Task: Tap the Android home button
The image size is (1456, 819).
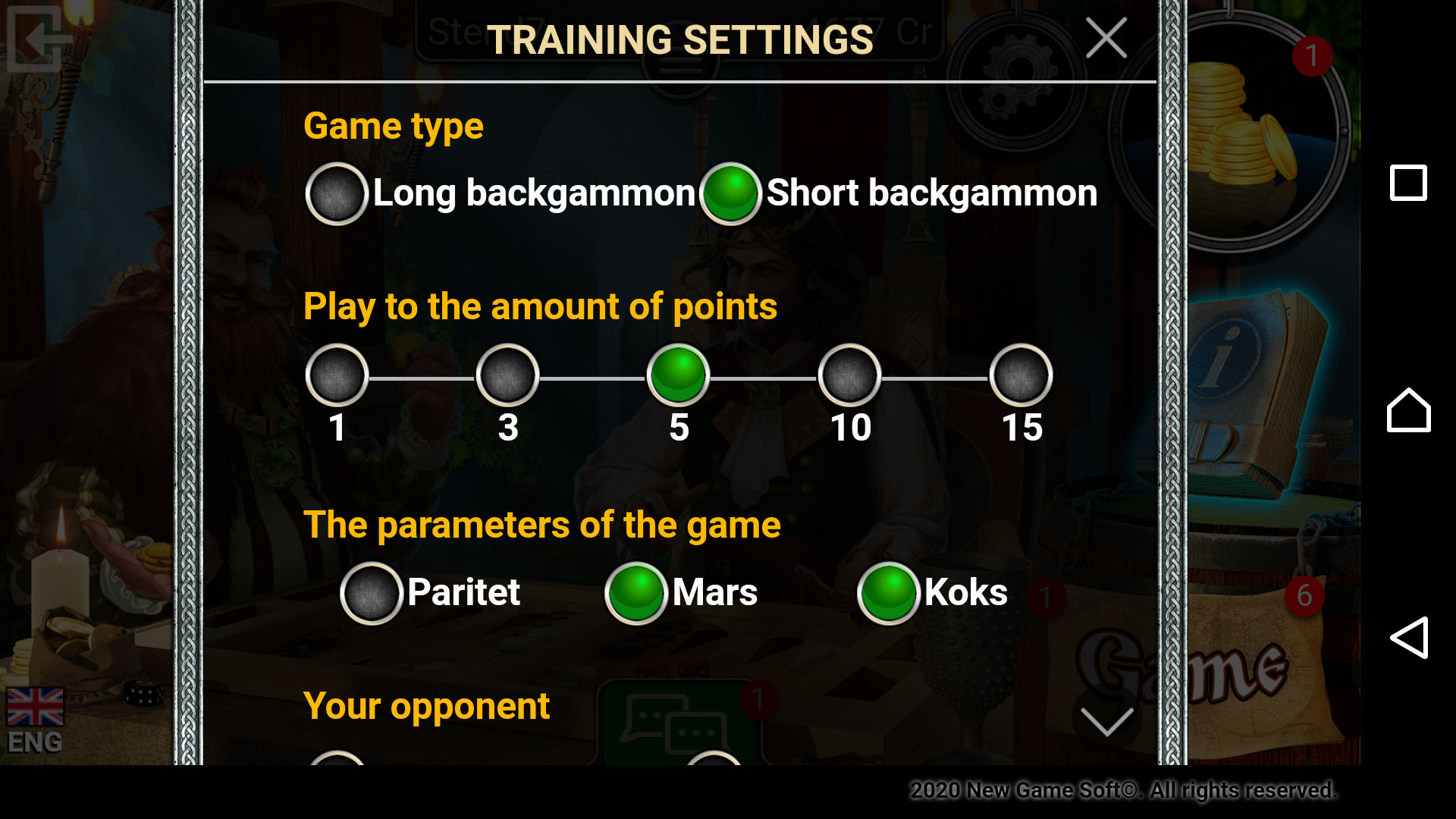Action: [1408, 410]
